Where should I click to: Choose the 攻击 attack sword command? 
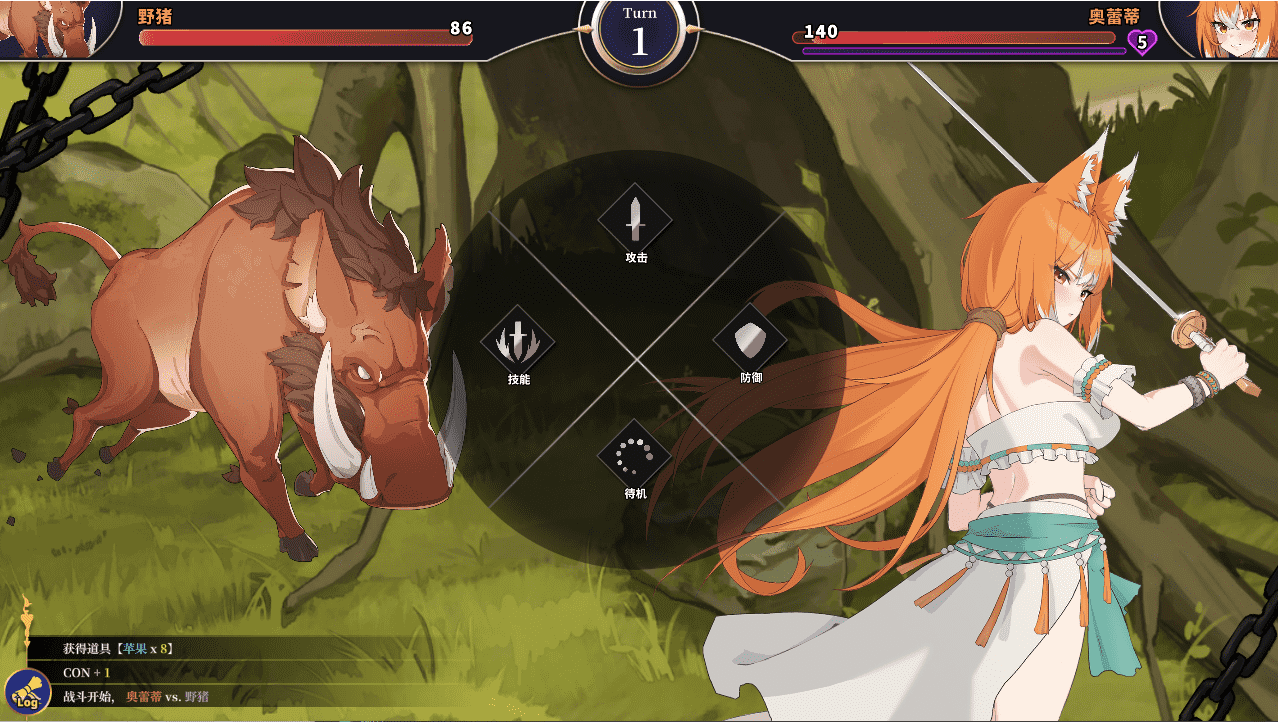click(x=635, y=221)
